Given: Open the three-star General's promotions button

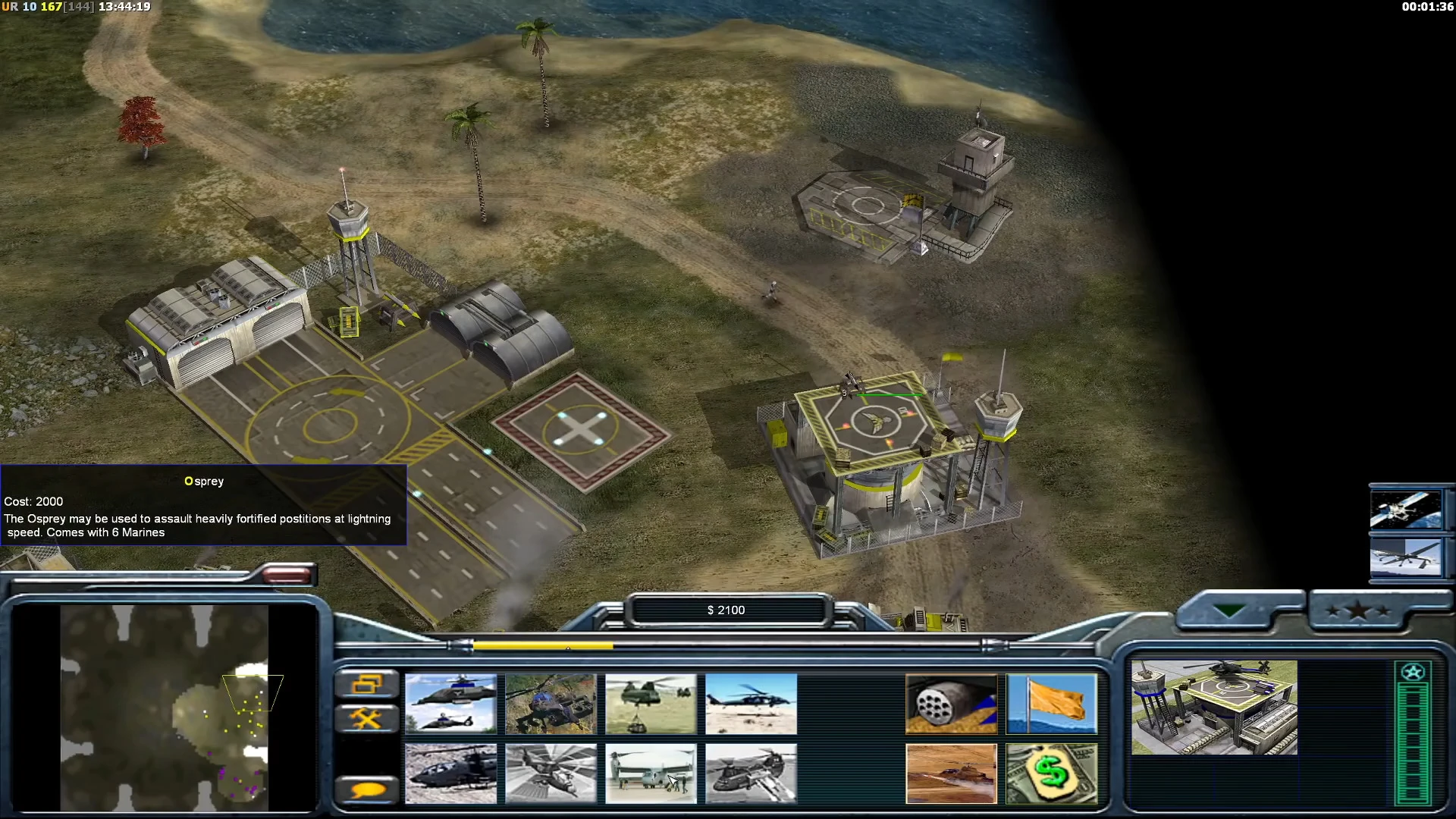Looking at the screenshot, I should [x=1358, y=611].
